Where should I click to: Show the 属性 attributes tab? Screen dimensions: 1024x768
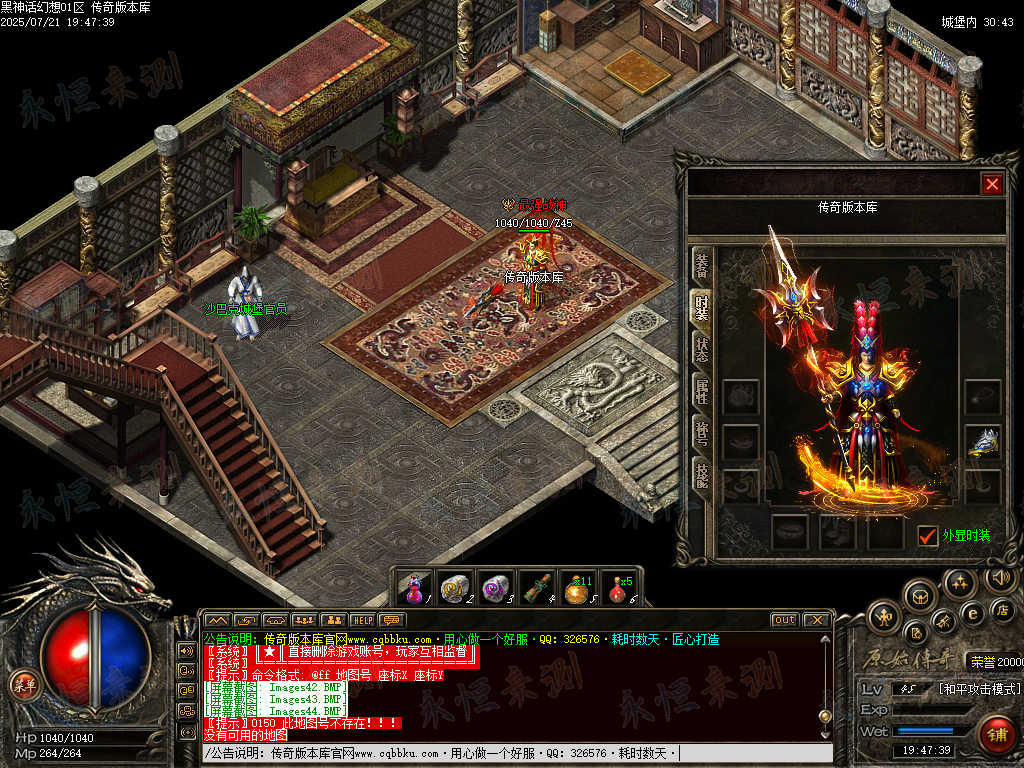(702, 391)
